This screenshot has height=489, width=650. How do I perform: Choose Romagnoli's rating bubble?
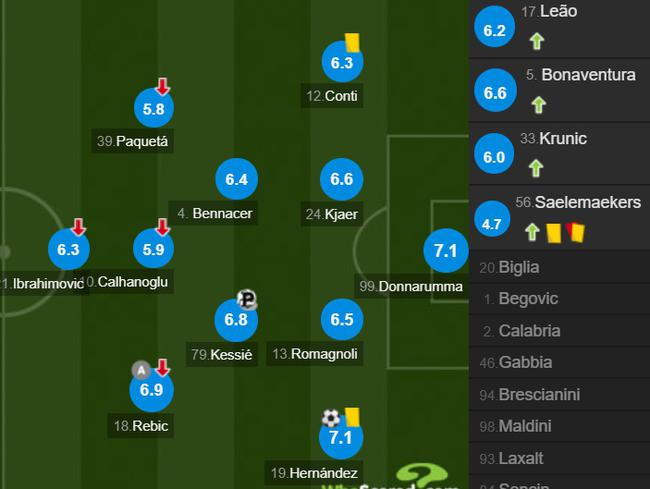click(x=342, y=320)
